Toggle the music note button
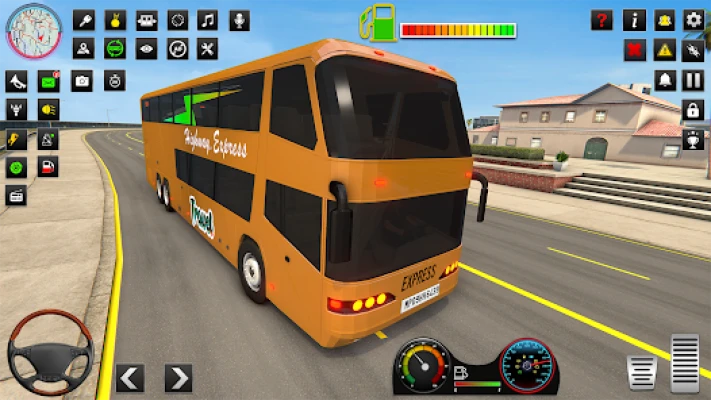The height and width of the screenshot is (400, 711). (x=207, y=20)
